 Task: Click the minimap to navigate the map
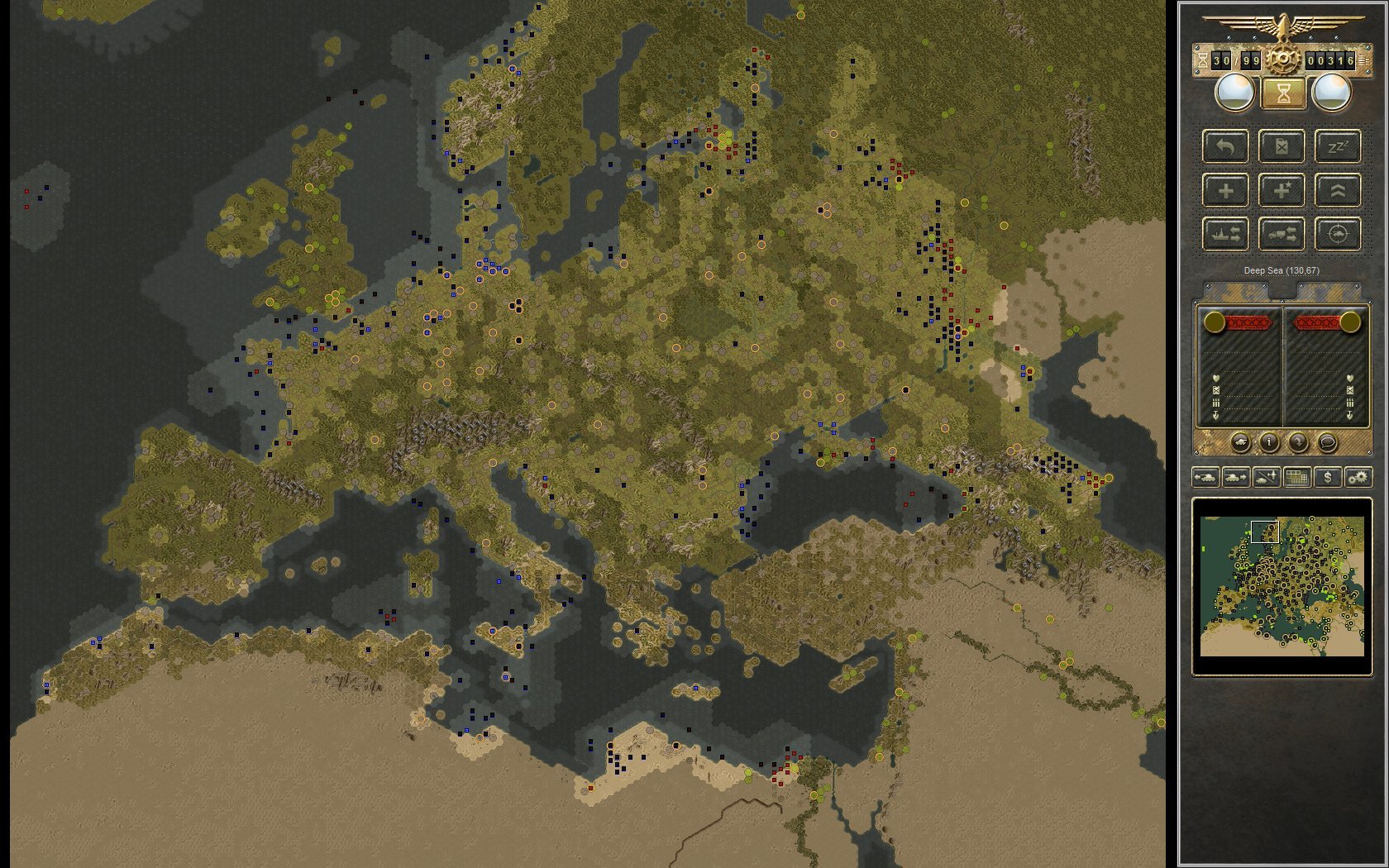point(1282,587)
